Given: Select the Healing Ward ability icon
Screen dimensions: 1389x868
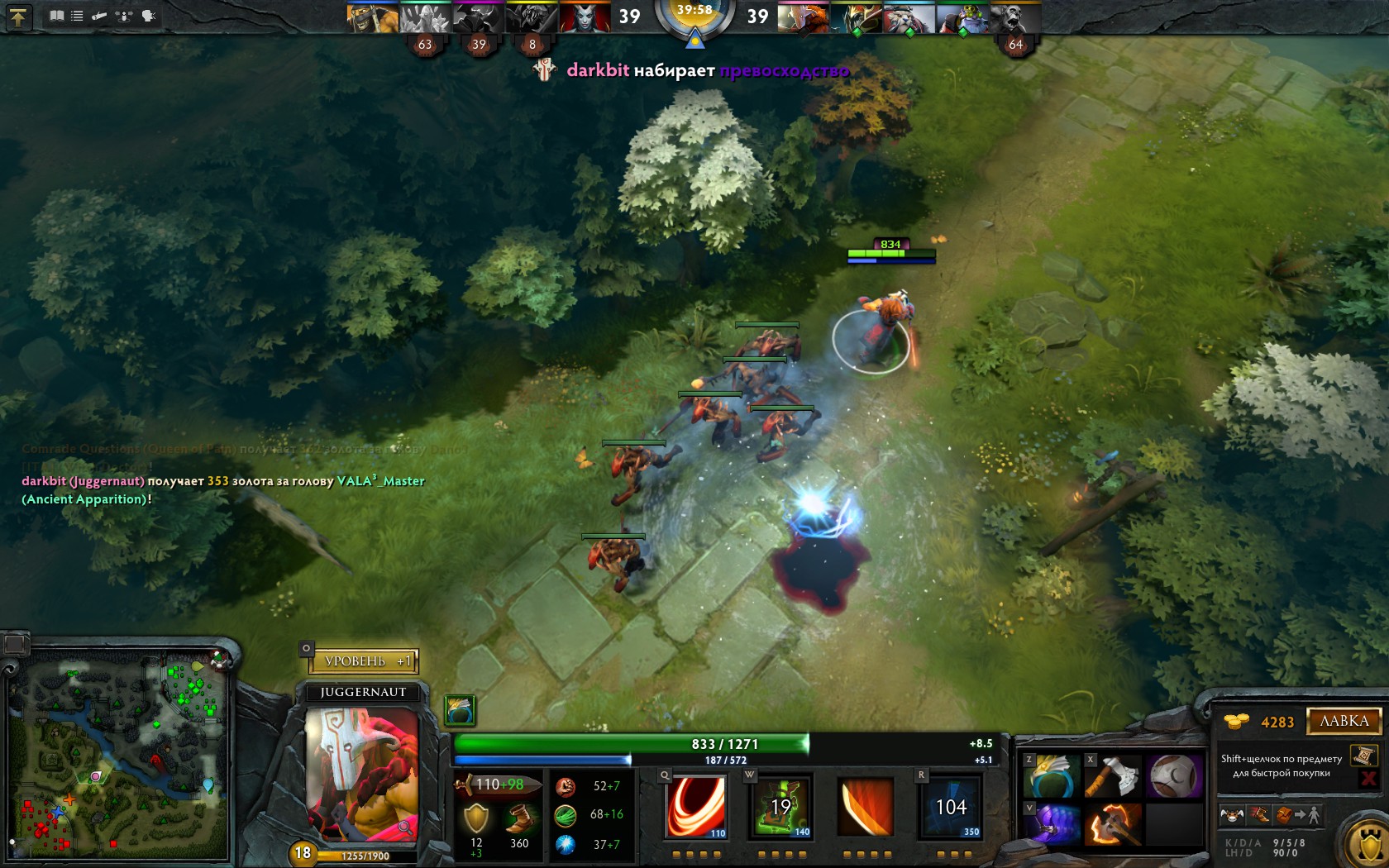Looking at the screenshot, I should (781, 806).
